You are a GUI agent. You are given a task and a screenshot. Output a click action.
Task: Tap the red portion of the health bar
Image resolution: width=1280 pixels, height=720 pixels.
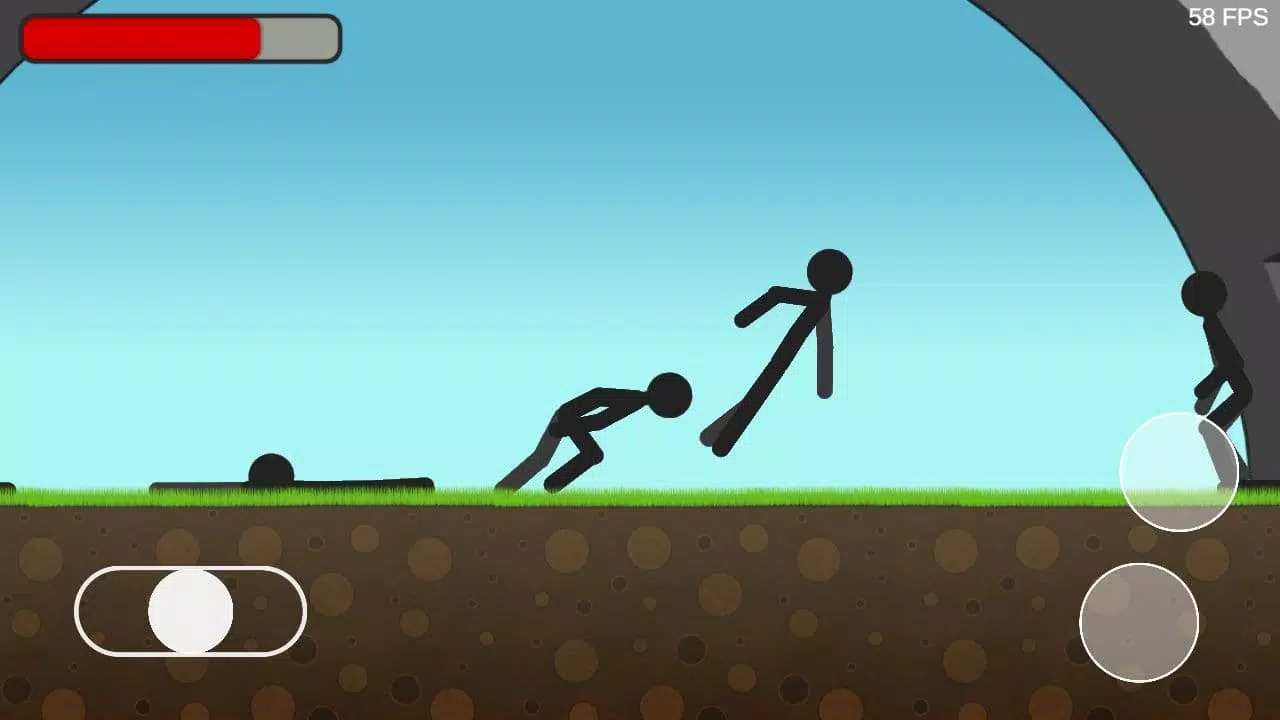pyautogui.click(x=140, y=38)
